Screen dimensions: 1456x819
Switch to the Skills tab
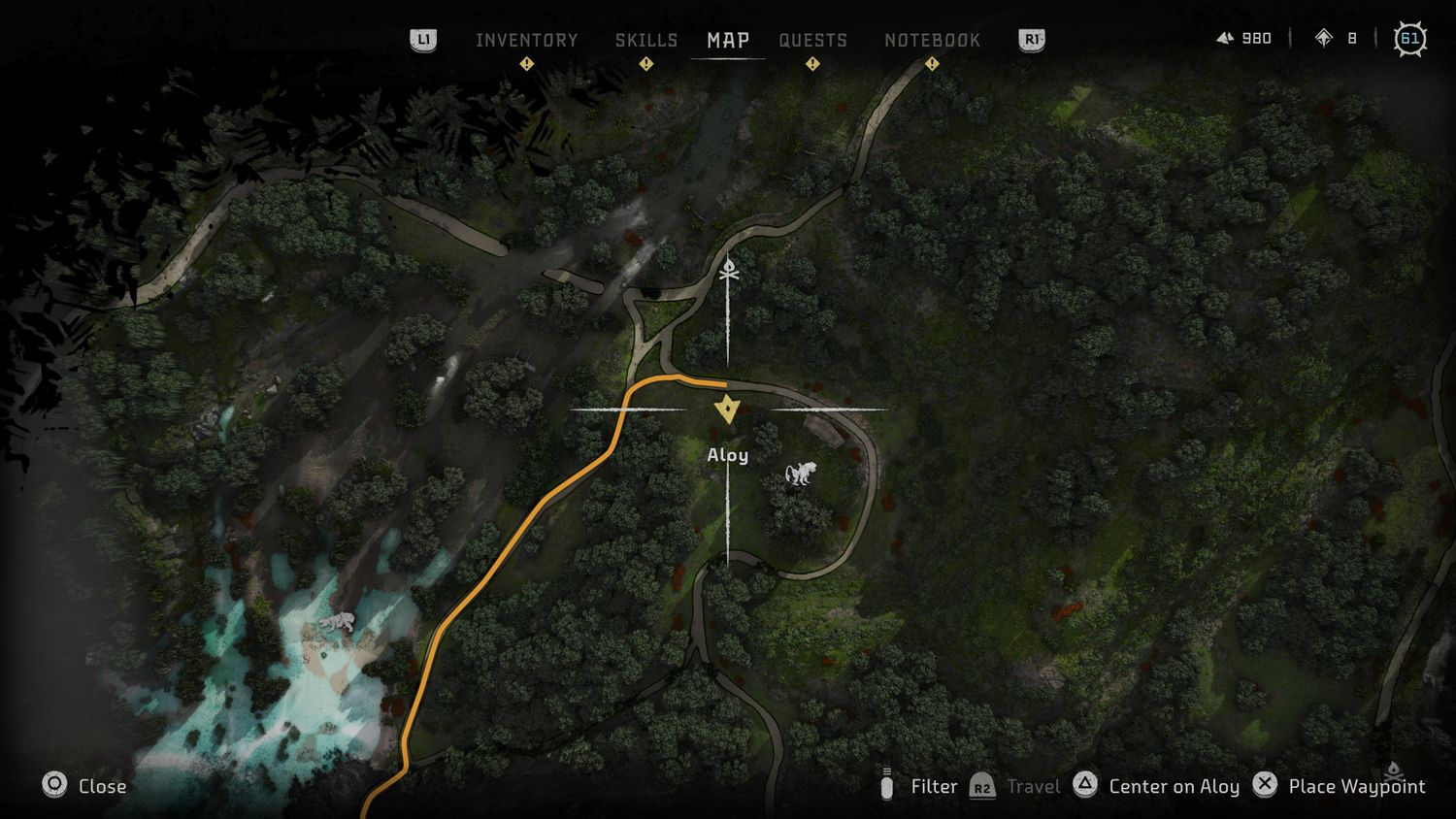646,40
